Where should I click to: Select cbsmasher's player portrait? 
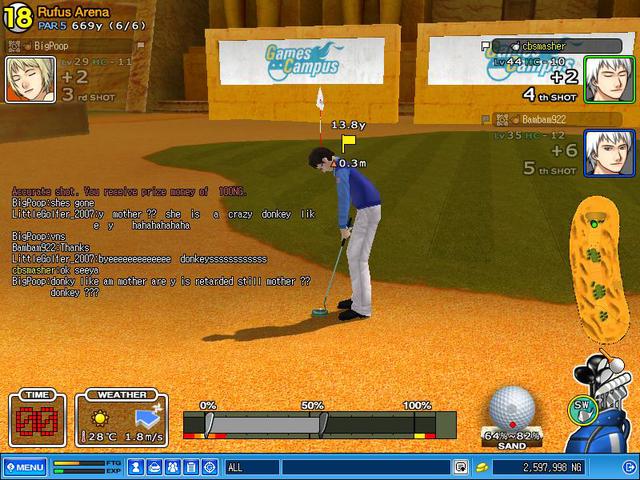pyautogui.click(x=603, y=76)
